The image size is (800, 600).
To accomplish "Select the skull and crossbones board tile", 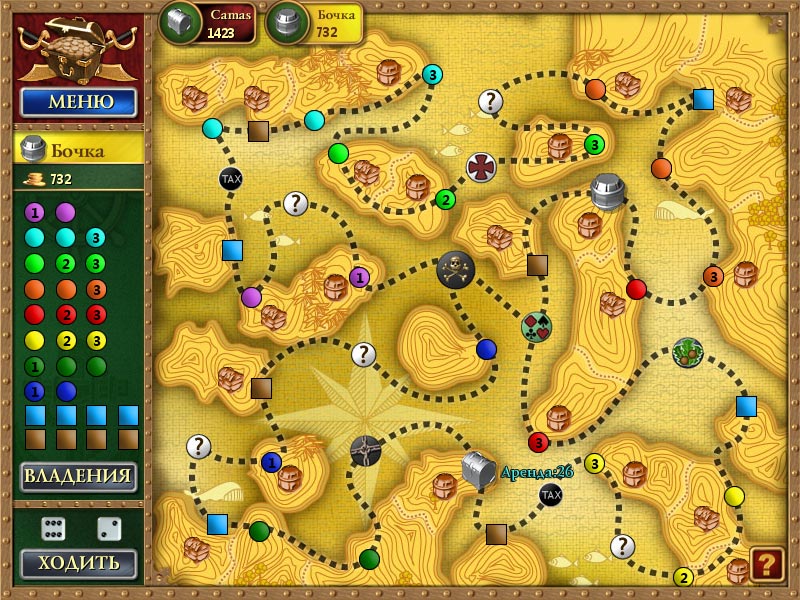I will coord(456,268).
